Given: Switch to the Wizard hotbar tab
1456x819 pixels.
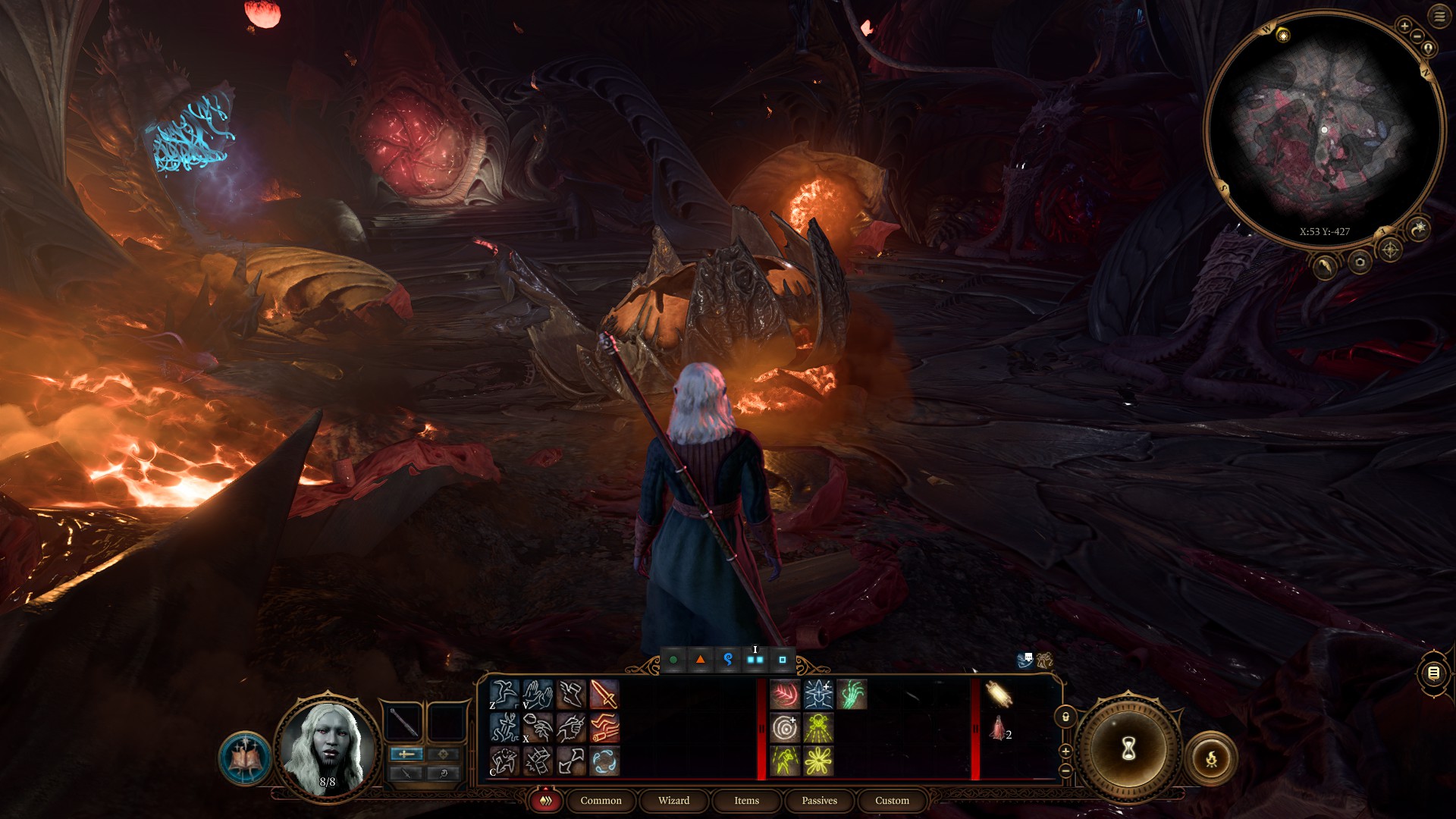Looking at the screenshot, I should coord(673,800).
